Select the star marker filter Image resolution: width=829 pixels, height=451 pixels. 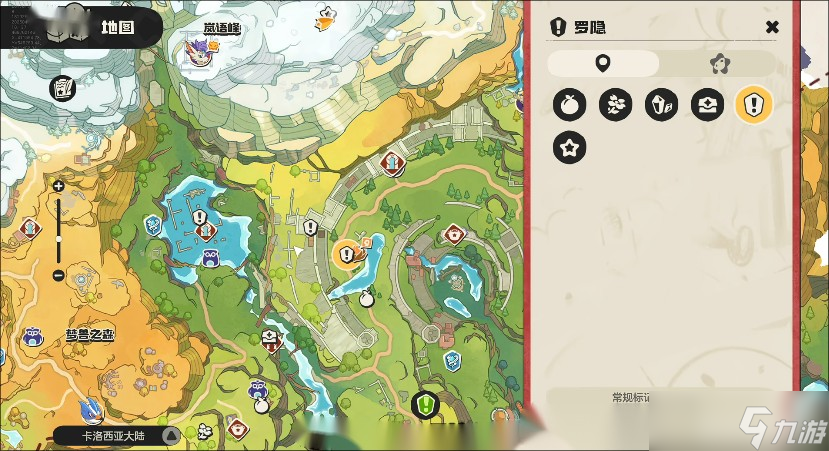(x=570, y=149)
